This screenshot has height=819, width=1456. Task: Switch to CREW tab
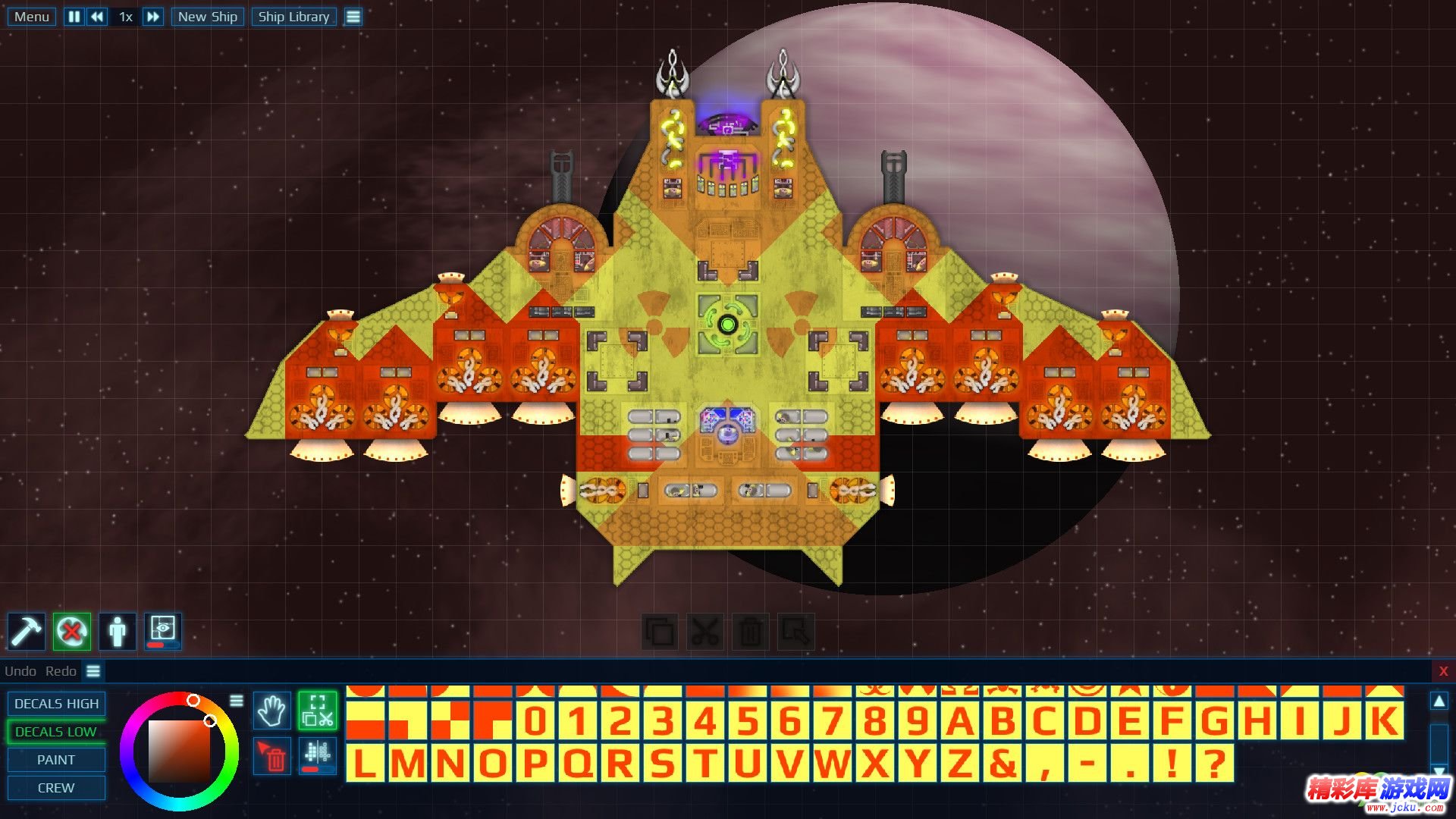pyautogui.click(x=56, y=788)
